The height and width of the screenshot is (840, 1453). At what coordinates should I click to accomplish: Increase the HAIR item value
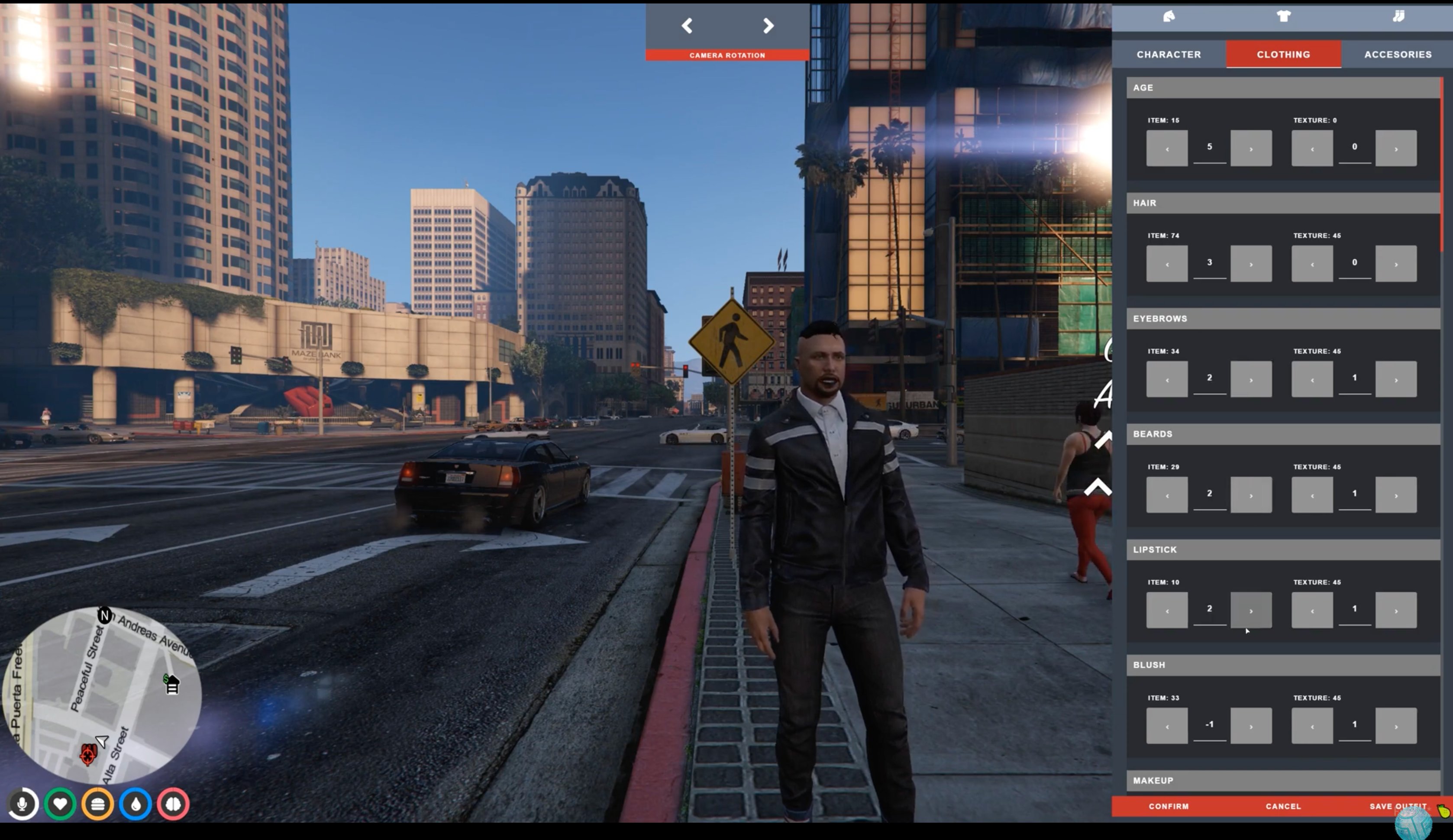click(x=1251, y=263)
